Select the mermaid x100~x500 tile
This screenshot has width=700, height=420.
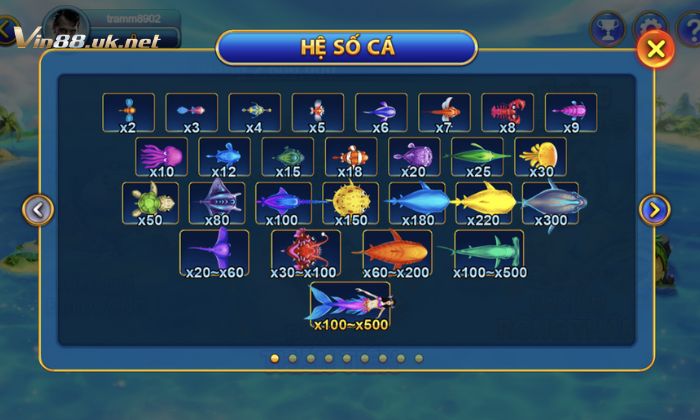coord(350,306)
